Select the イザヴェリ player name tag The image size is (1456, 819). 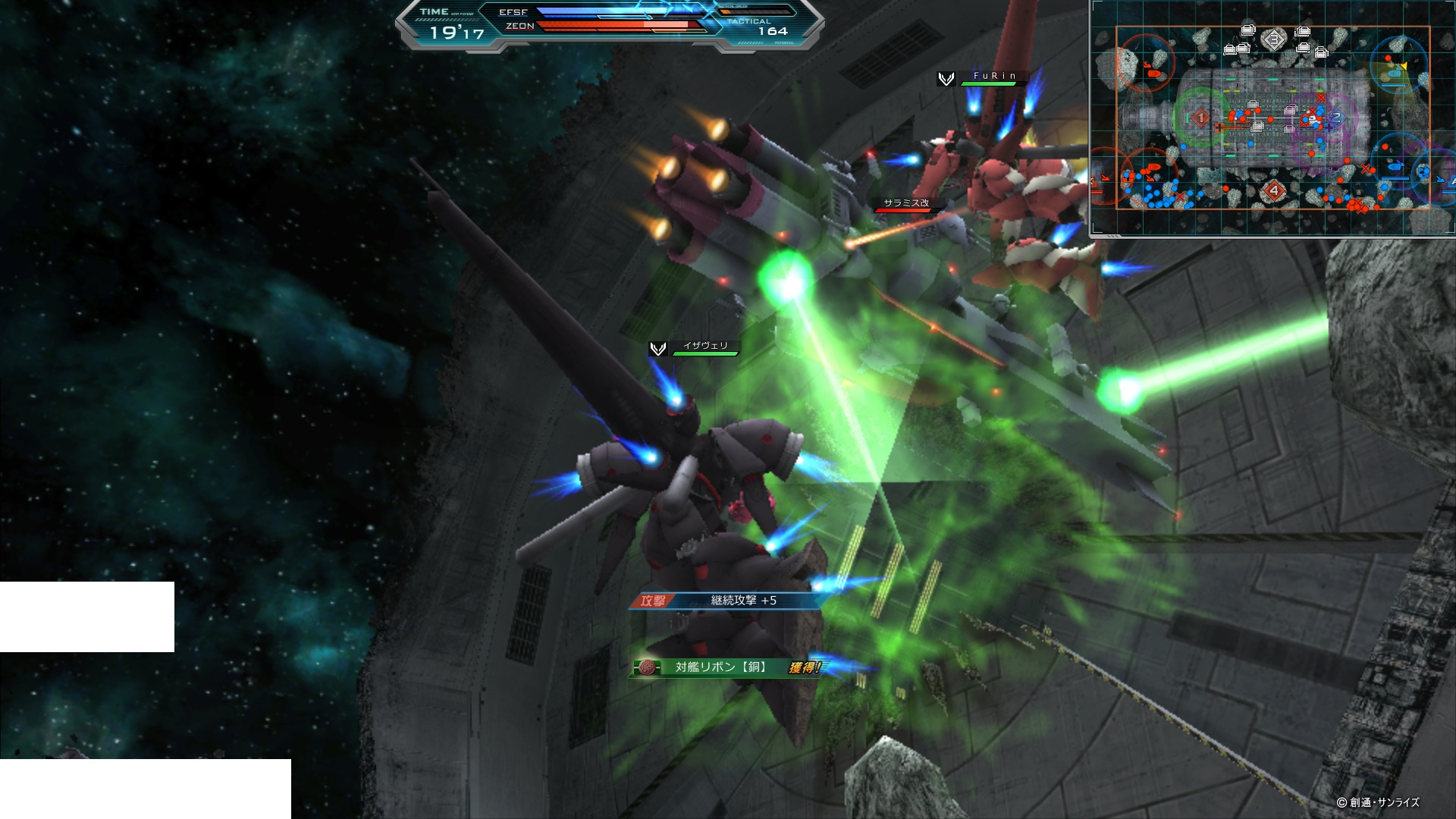[705, 346]
